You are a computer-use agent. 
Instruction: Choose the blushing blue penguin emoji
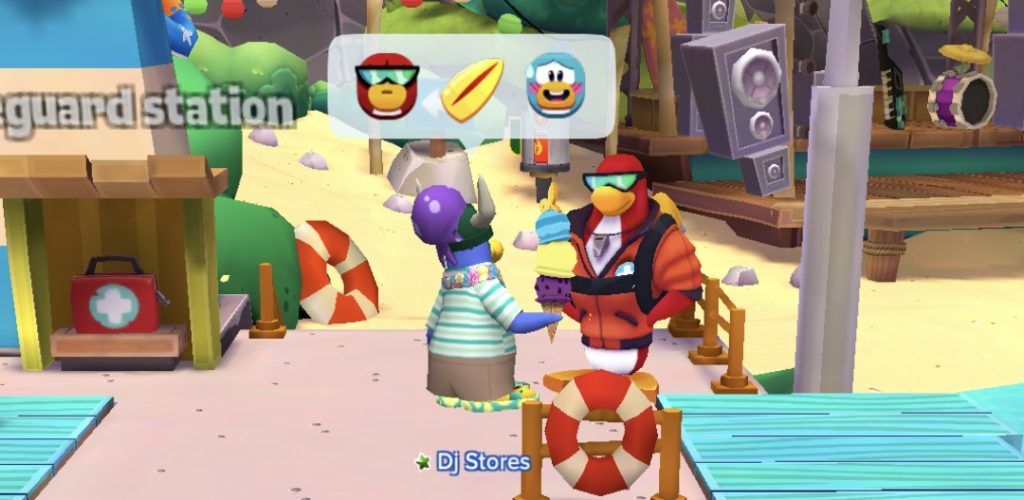(x=555, y=86)
